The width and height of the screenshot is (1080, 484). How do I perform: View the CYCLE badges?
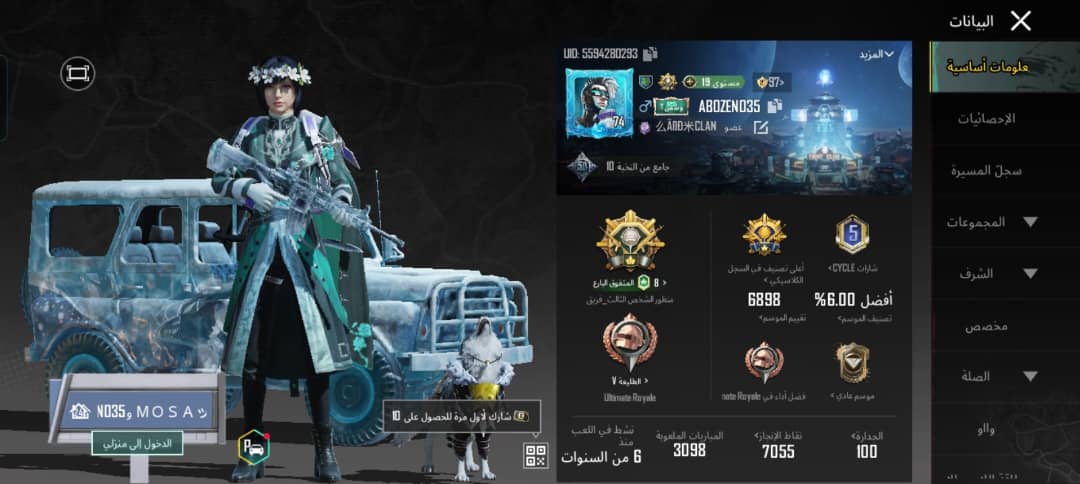click(x=852, y=236)
